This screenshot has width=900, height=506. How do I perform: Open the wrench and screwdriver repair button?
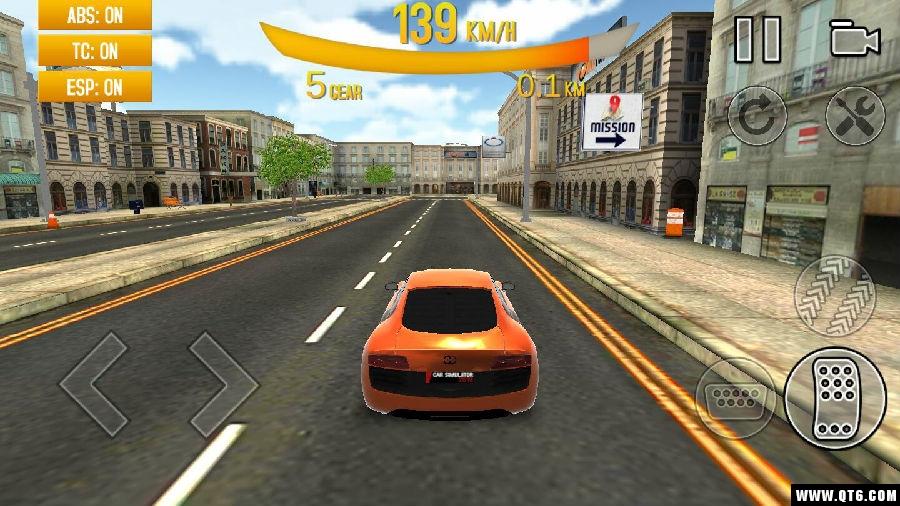click(x=855, y=116)
